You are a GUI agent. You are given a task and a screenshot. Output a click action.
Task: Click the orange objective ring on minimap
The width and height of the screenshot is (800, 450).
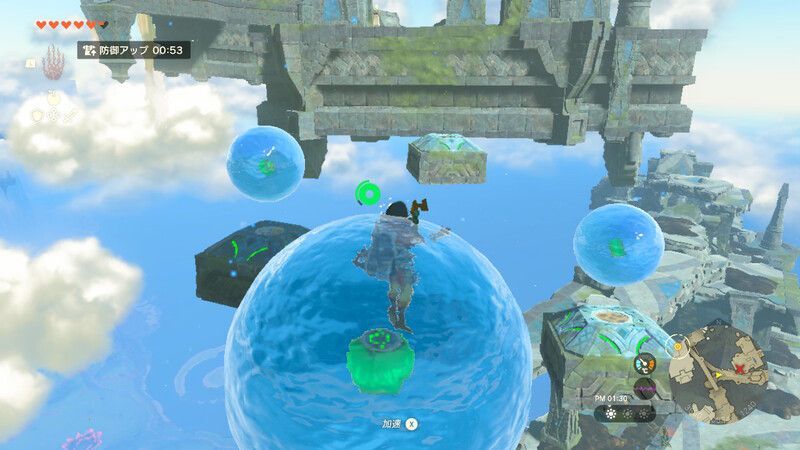tap(678, 346)
